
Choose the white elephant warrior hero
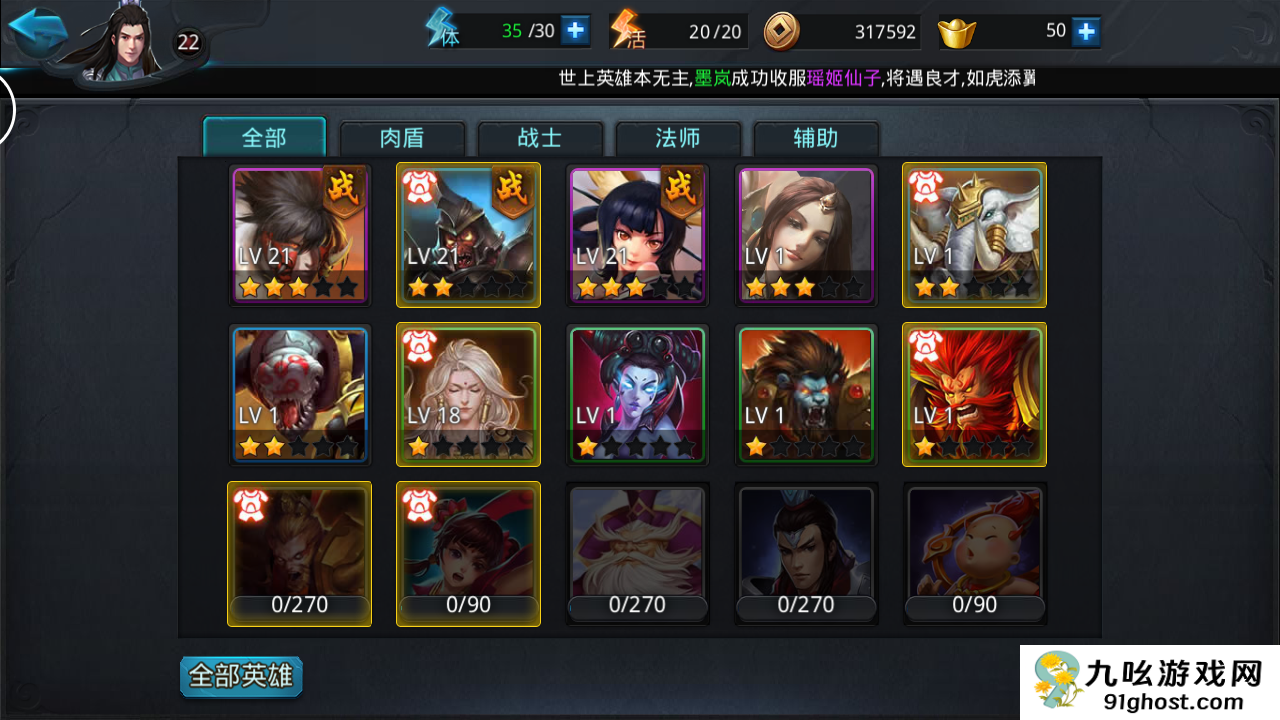click(x=974, y=235)
